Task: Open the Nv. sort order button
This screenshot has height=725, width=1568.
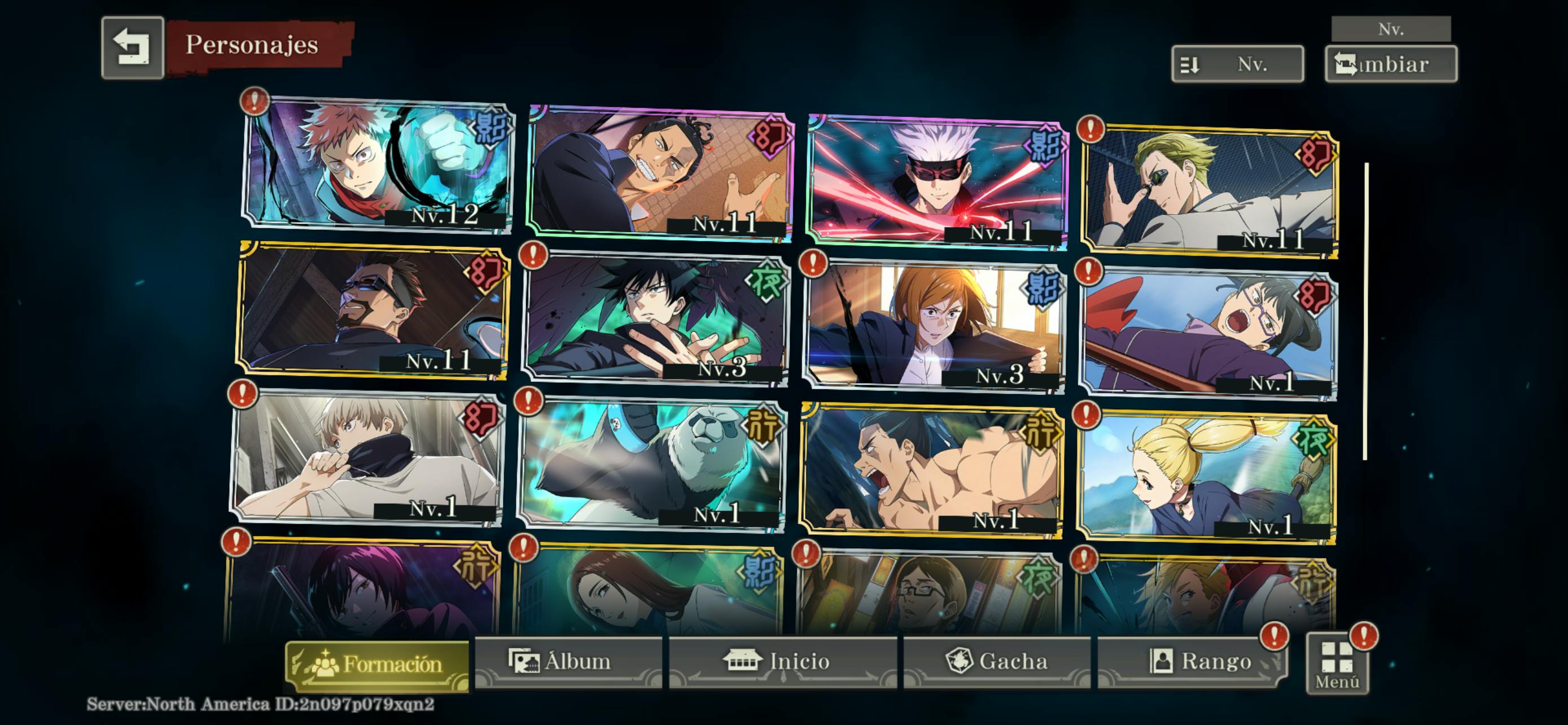Action: tap(1237, 64)
